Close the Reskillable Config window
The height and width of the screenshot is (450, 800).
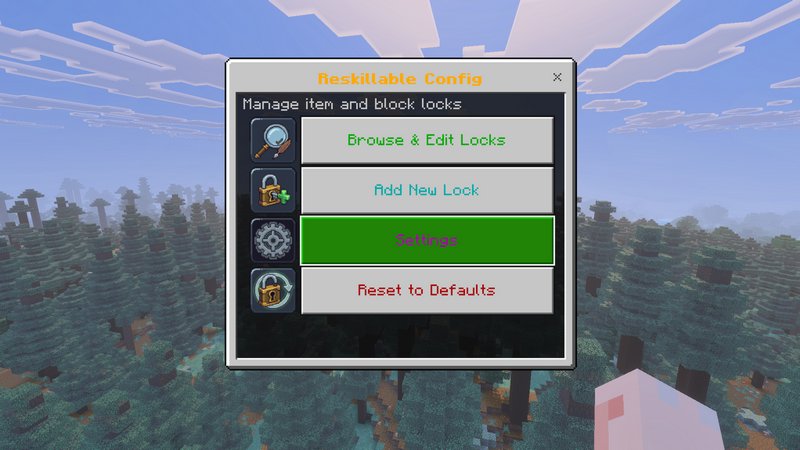(x=557, y=77)
